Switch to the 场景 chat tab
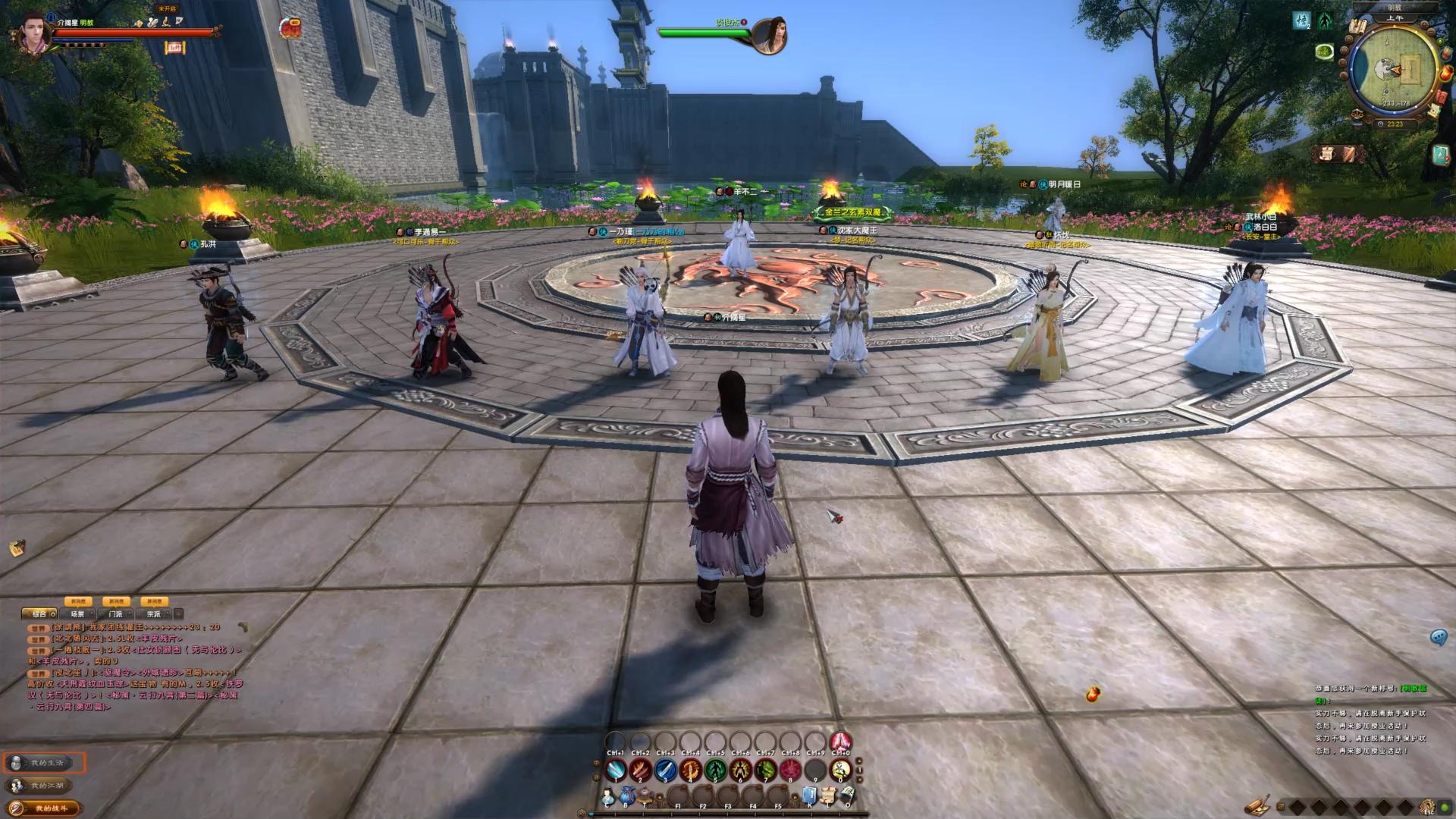The image size is (1456, 819). [x=79, y=613]
